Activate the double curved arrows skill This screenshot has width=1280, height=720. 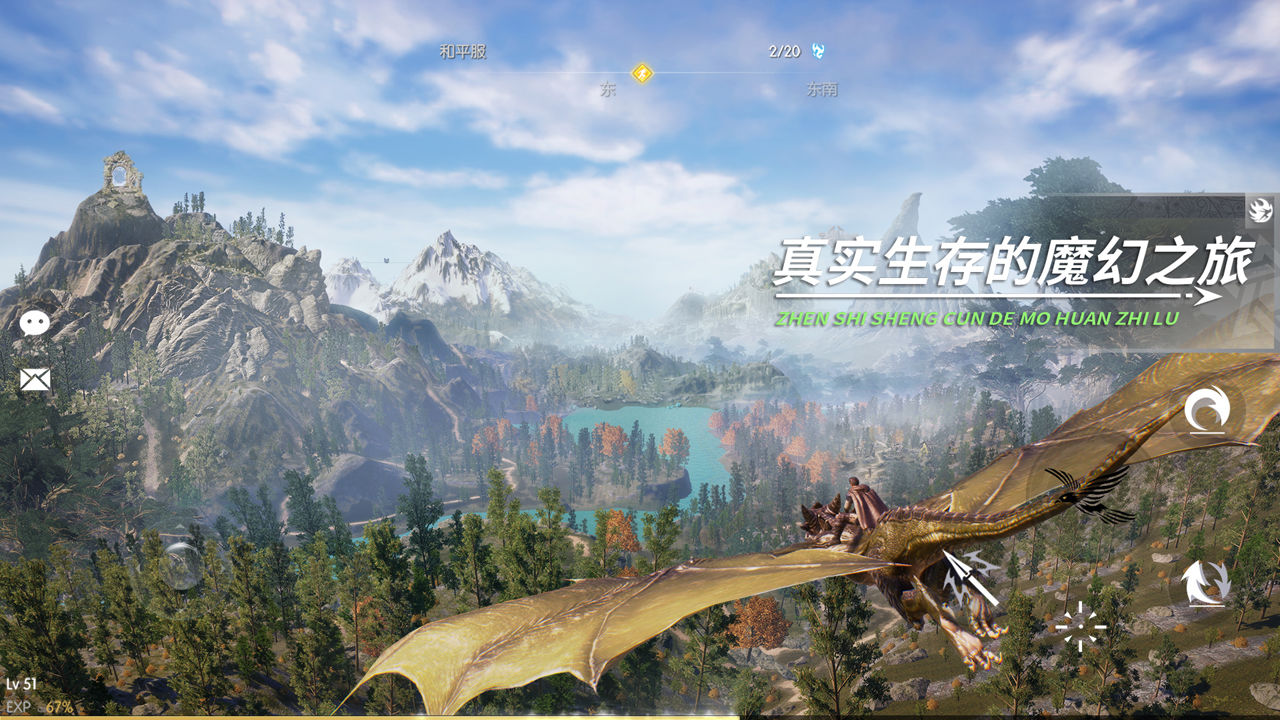(1205, 583)
